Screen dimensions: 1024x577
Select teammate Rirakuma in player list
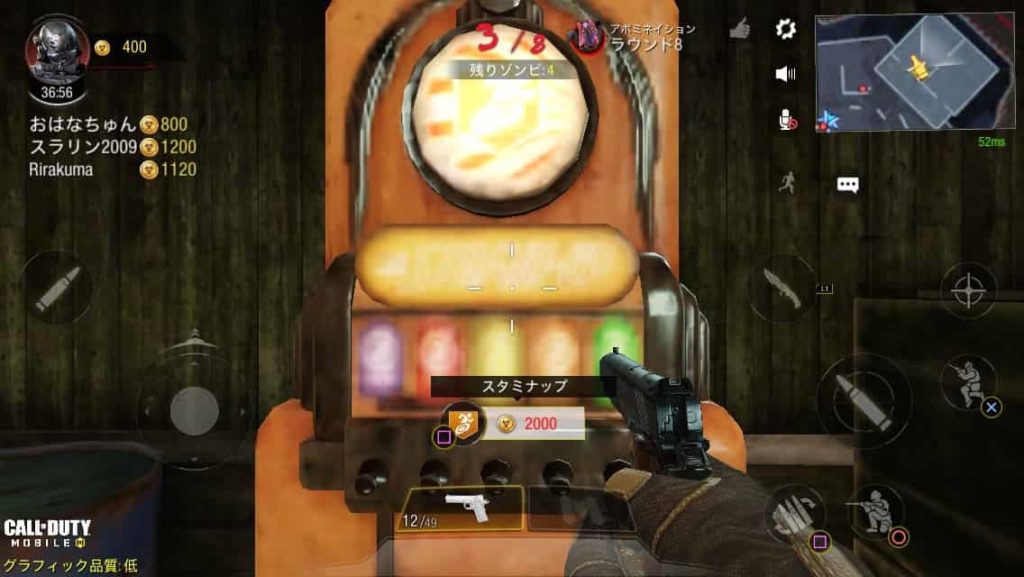click(x=61, y=169)
